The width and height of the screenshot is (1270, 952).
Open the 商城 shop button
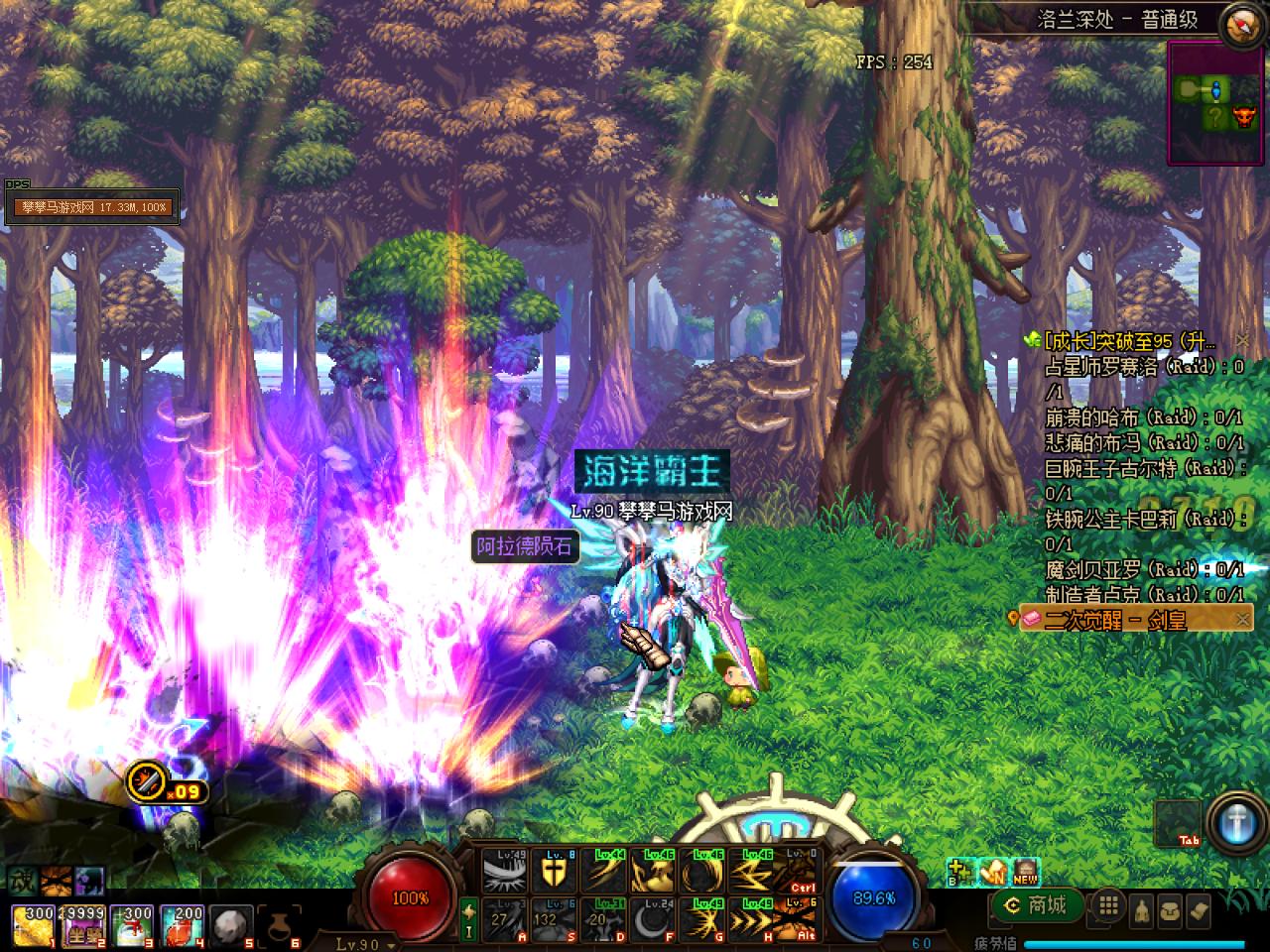coord(1036,904)
